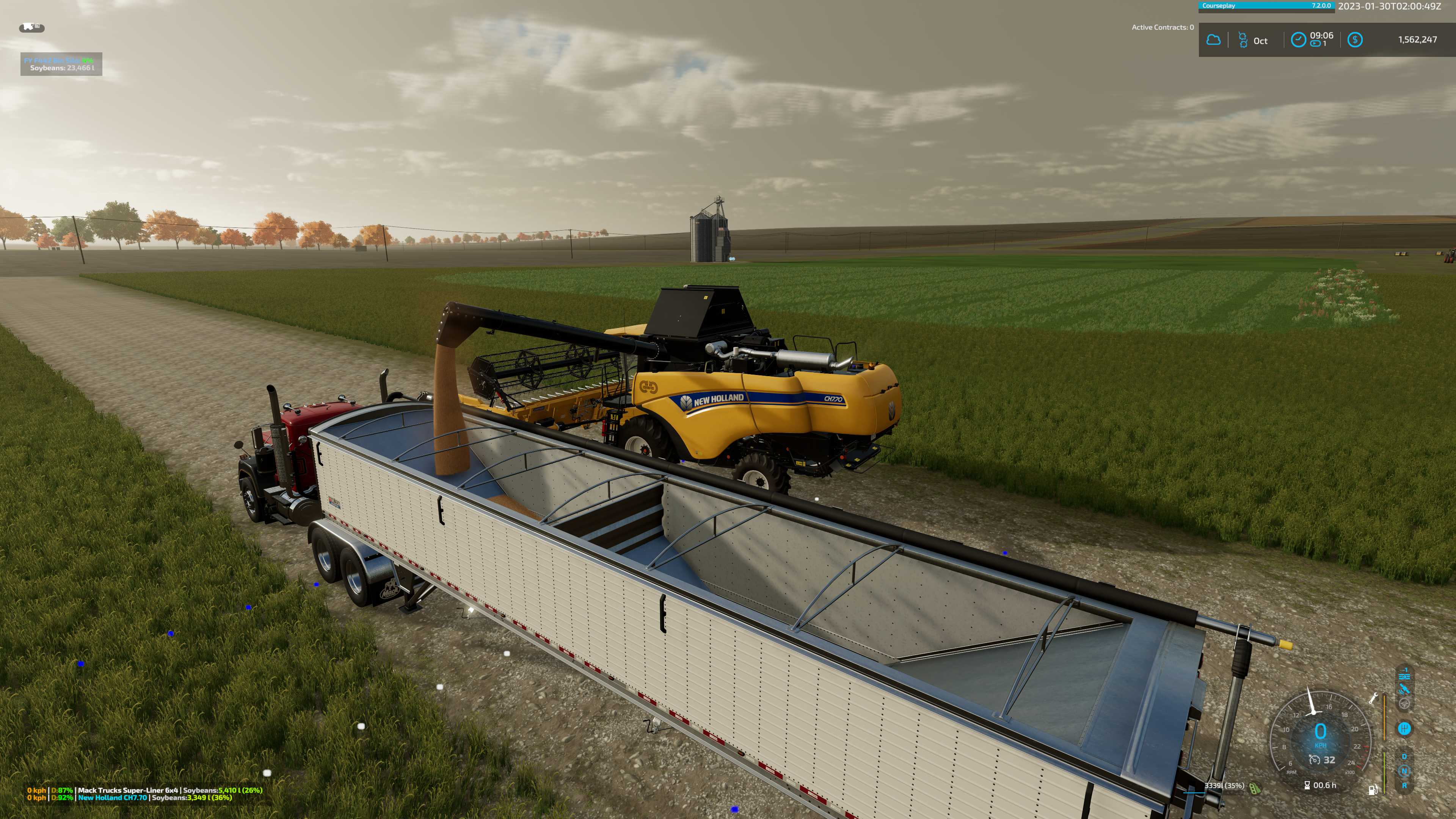Select the N neutral gear indicator
Viewport: 1456px width, 819px height.
1404,771
